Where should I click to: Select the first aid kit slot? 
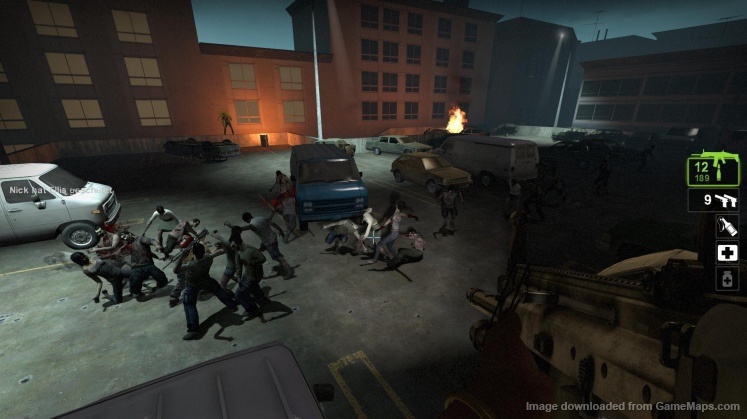click(x=727, y=254)
